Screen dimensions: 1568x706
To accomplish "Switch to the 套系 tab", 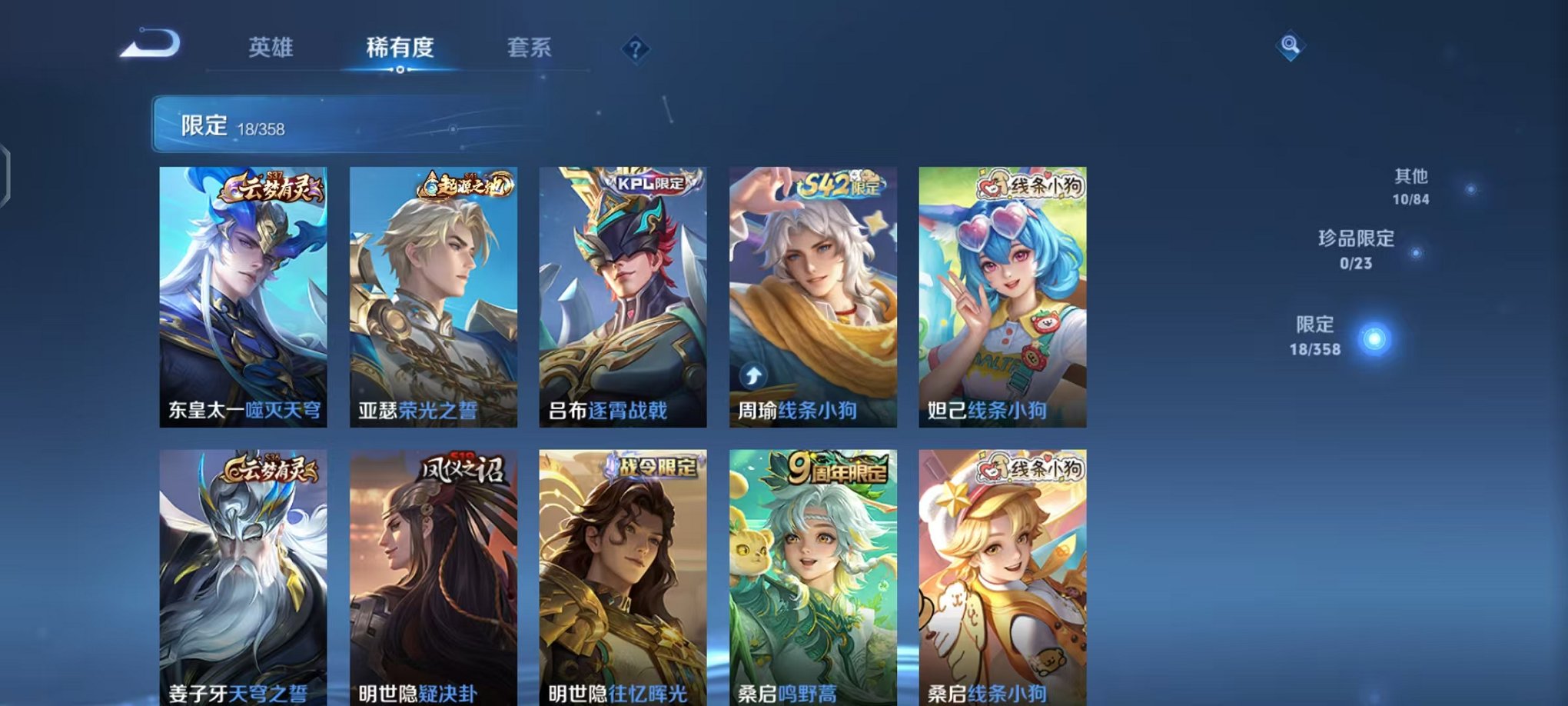I will (x=530, y=48).
